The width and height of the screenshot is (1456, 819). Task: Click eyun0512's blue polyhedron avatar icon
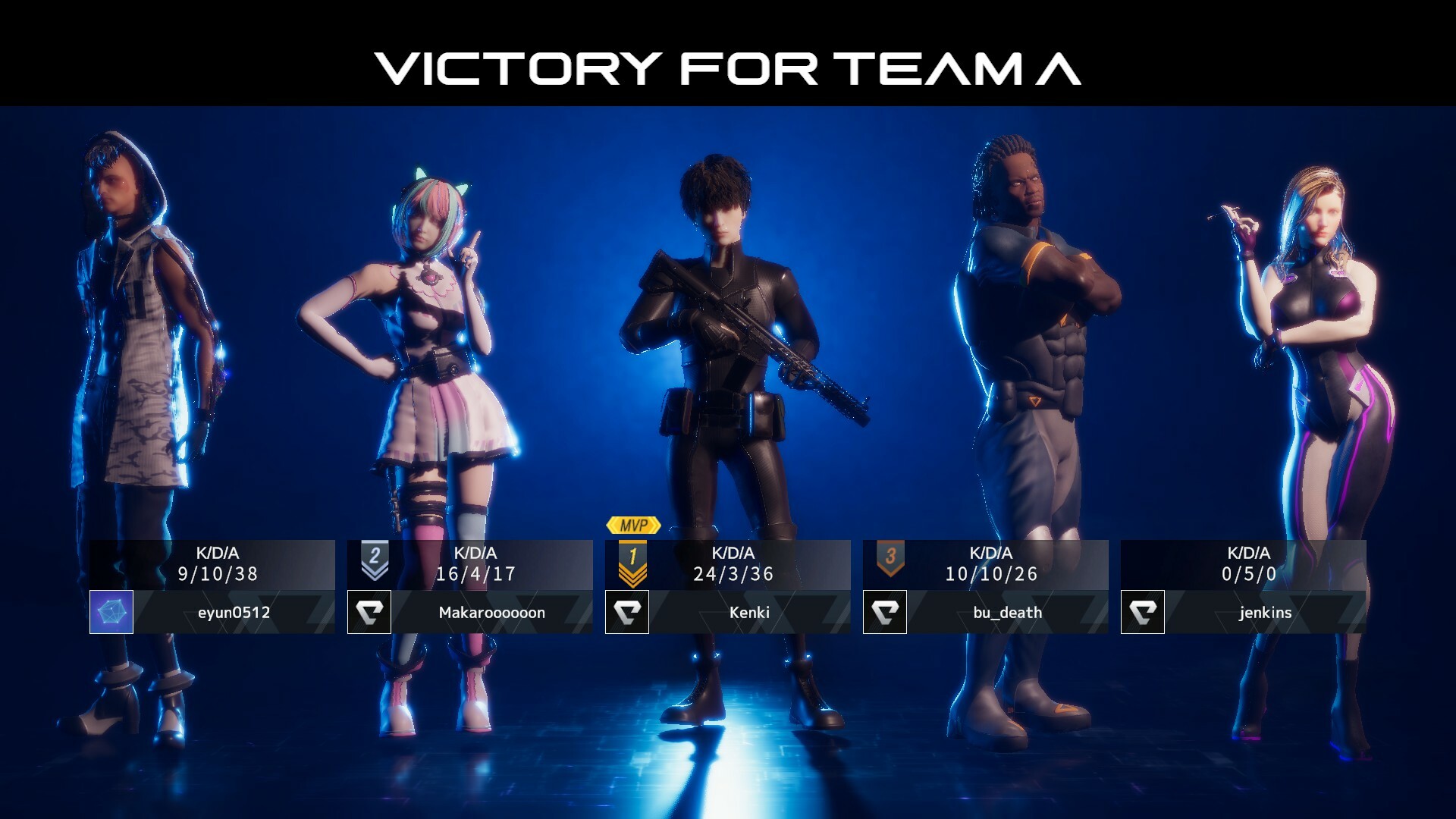coord(111,612)
